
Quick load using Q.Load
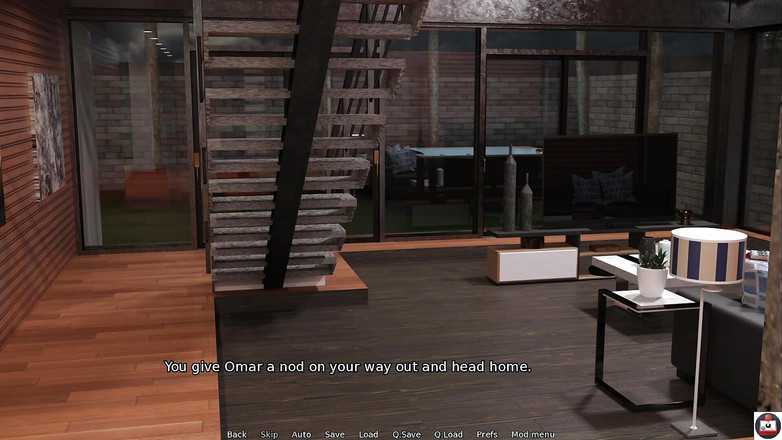448,434
